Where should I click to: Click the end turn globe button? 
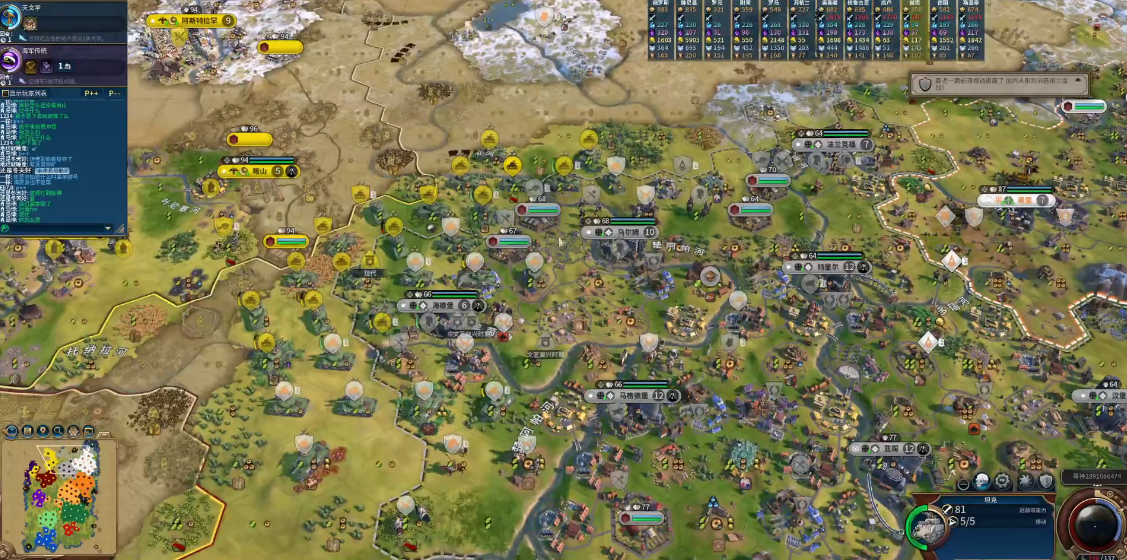[1095, 524]
